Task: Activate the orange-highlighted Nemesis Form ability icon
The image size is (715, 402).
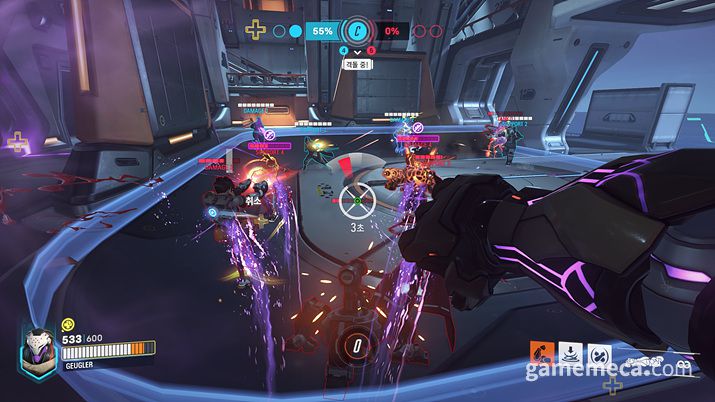Action: coord(542,353)
